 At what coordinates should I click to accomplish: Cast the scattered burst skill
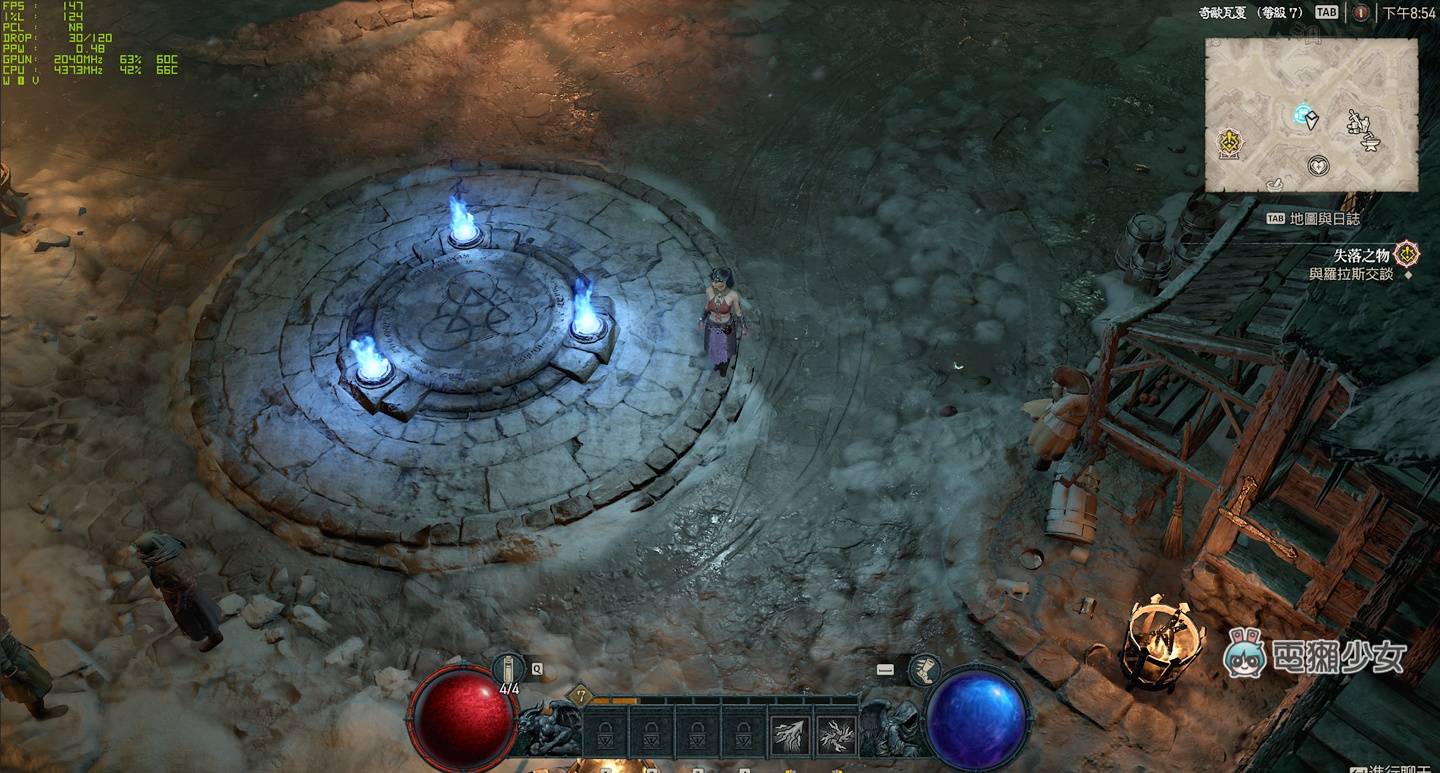point(836,736)
